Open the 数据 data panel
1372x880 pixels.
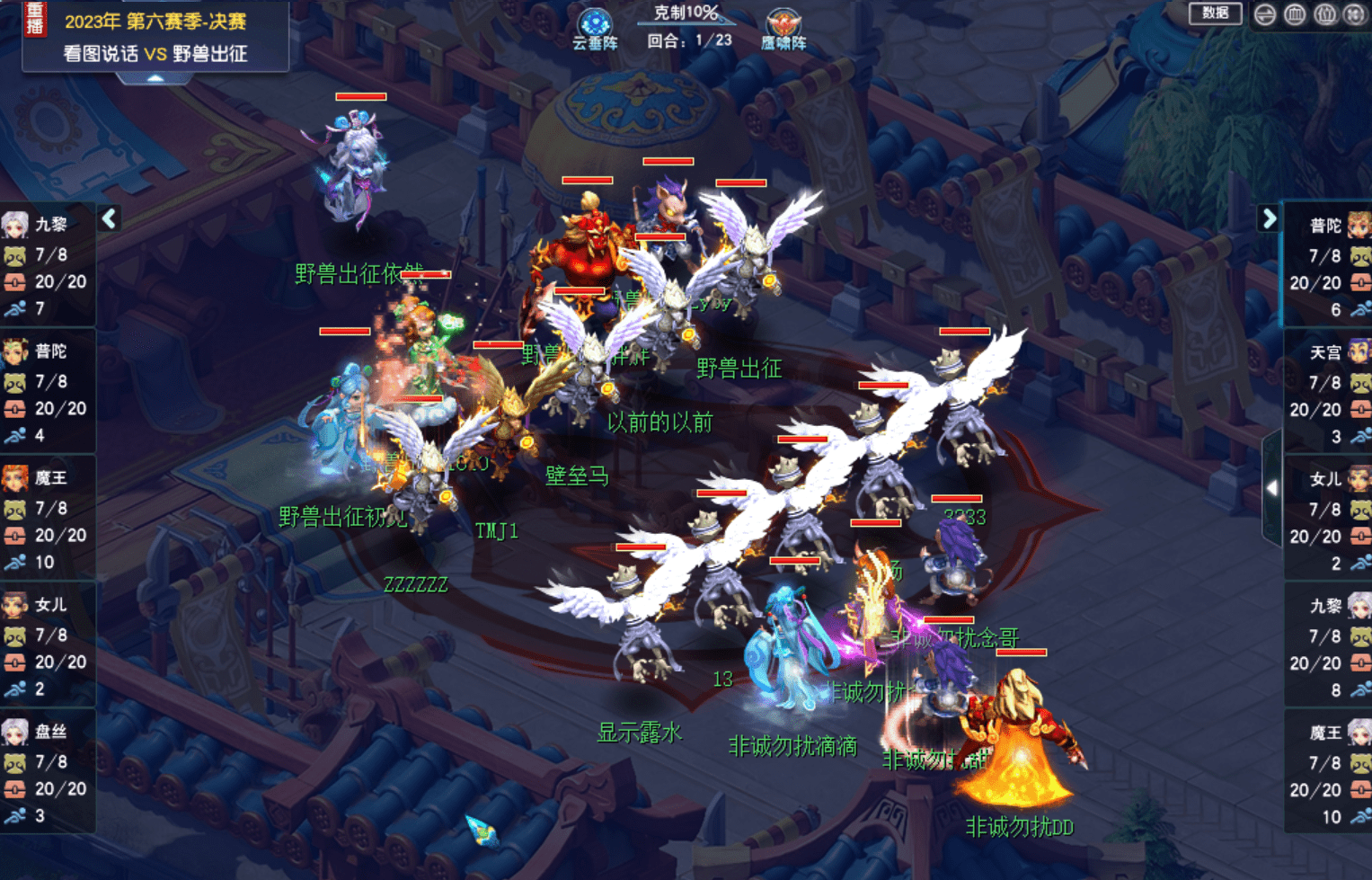[x=1215, y=13]
